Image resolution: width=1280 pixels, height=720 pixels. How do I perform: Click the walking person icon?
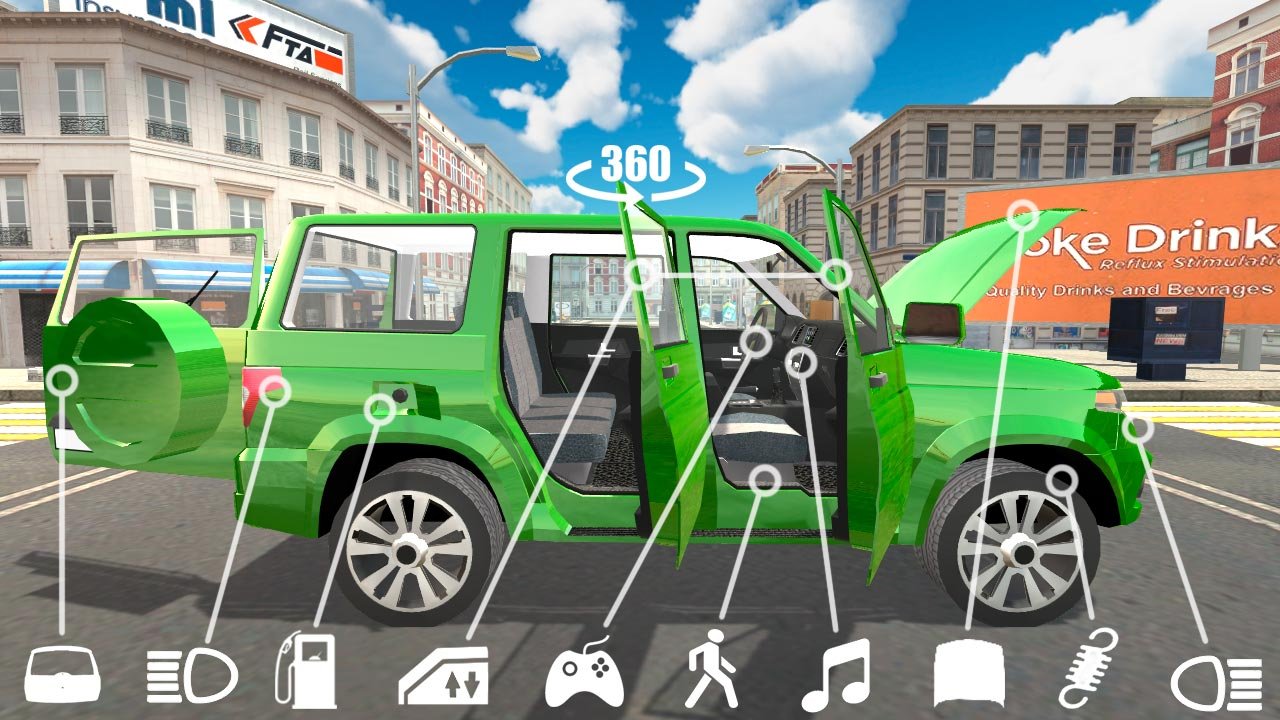[712, 670]
